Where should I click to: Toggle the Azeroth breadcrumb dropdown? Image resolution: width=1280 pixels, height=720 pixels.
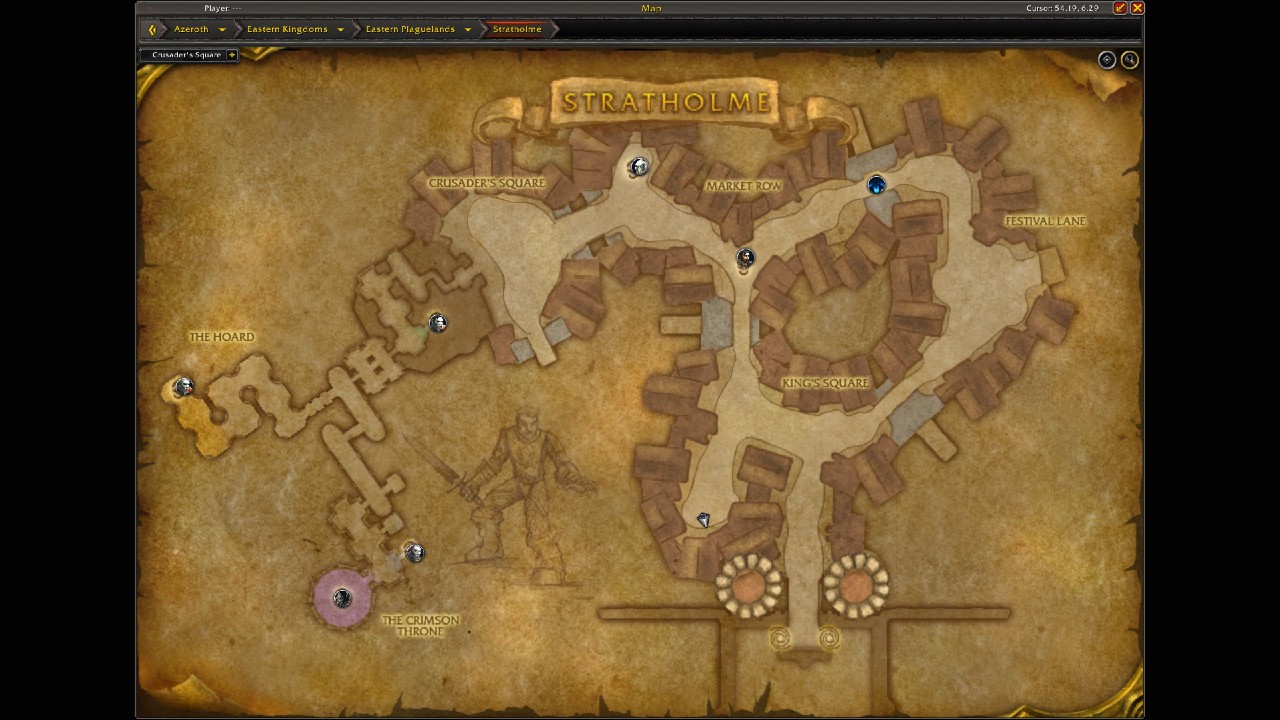click(x=221, y=29)
